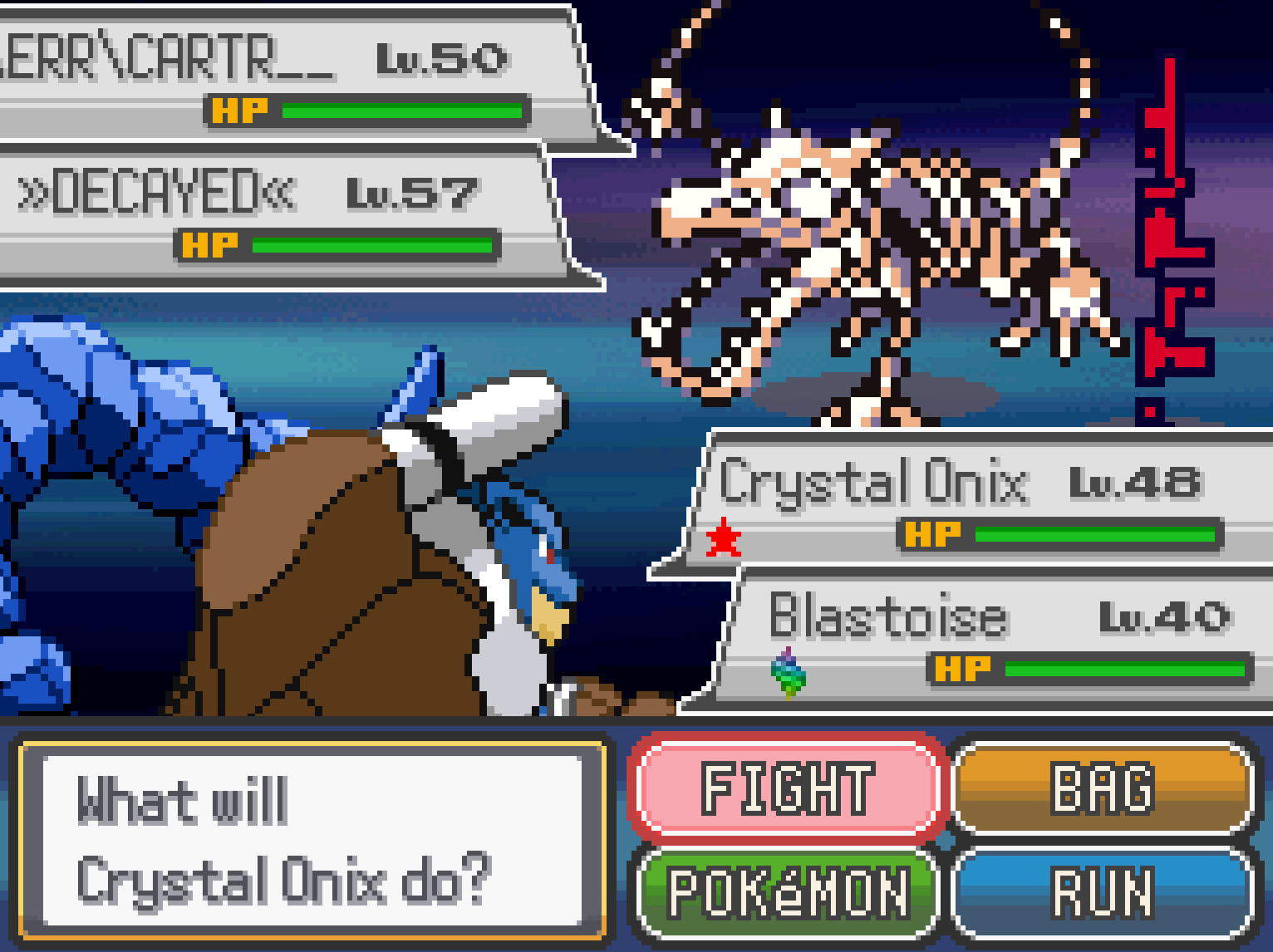Select the Crystal Onix name plate

coord(872,482)
